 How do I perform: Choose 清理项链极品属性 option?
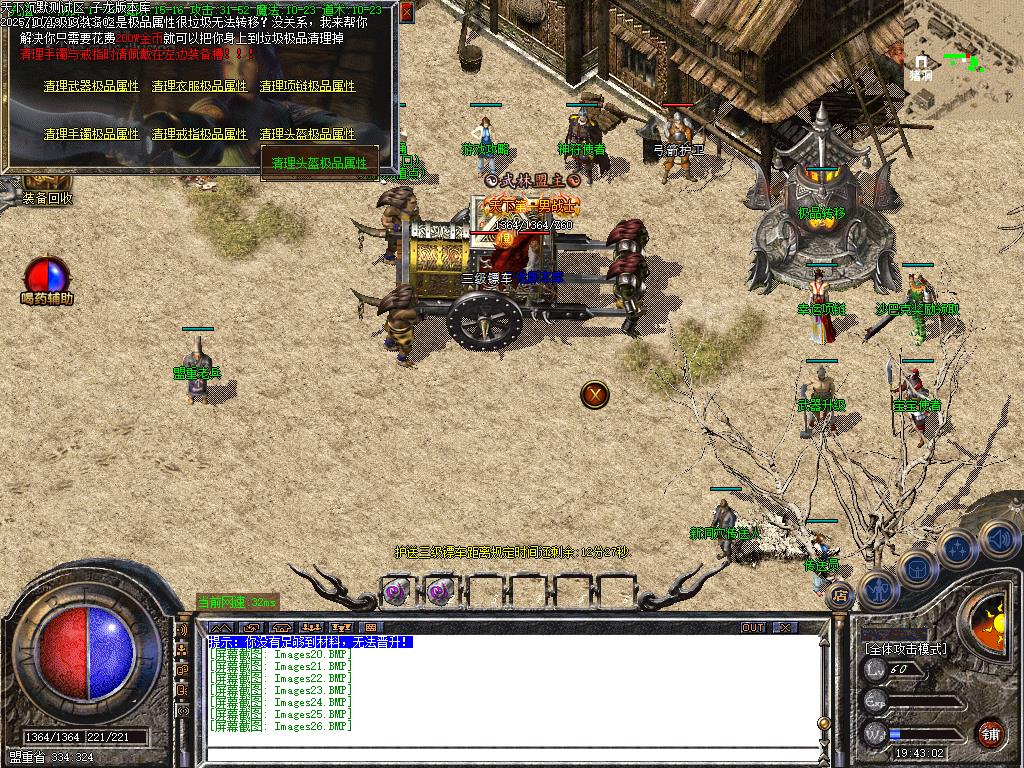[307, 87]
